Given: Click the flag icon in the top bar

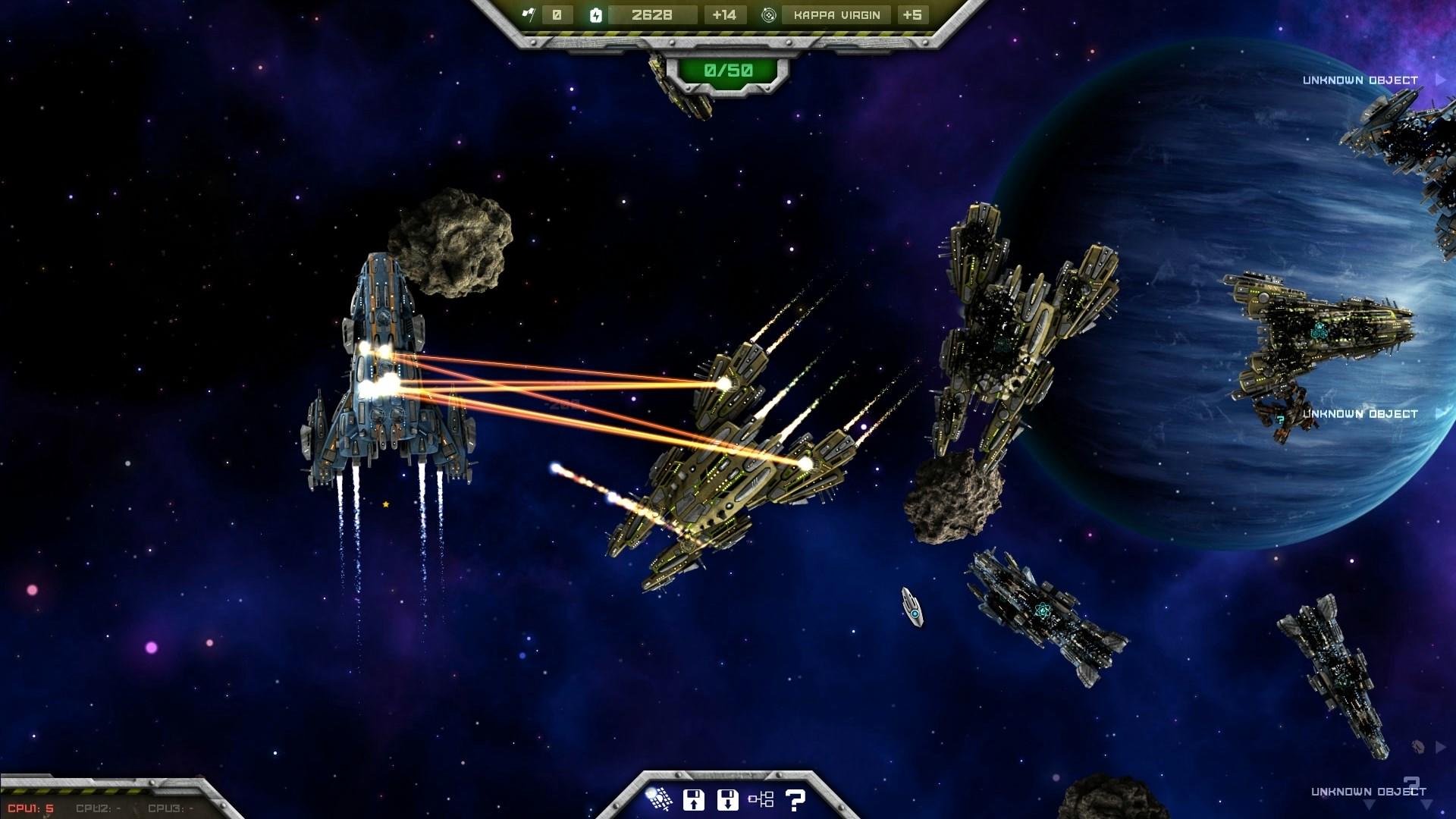Looking at the screenshot, I should coord(531,14).
